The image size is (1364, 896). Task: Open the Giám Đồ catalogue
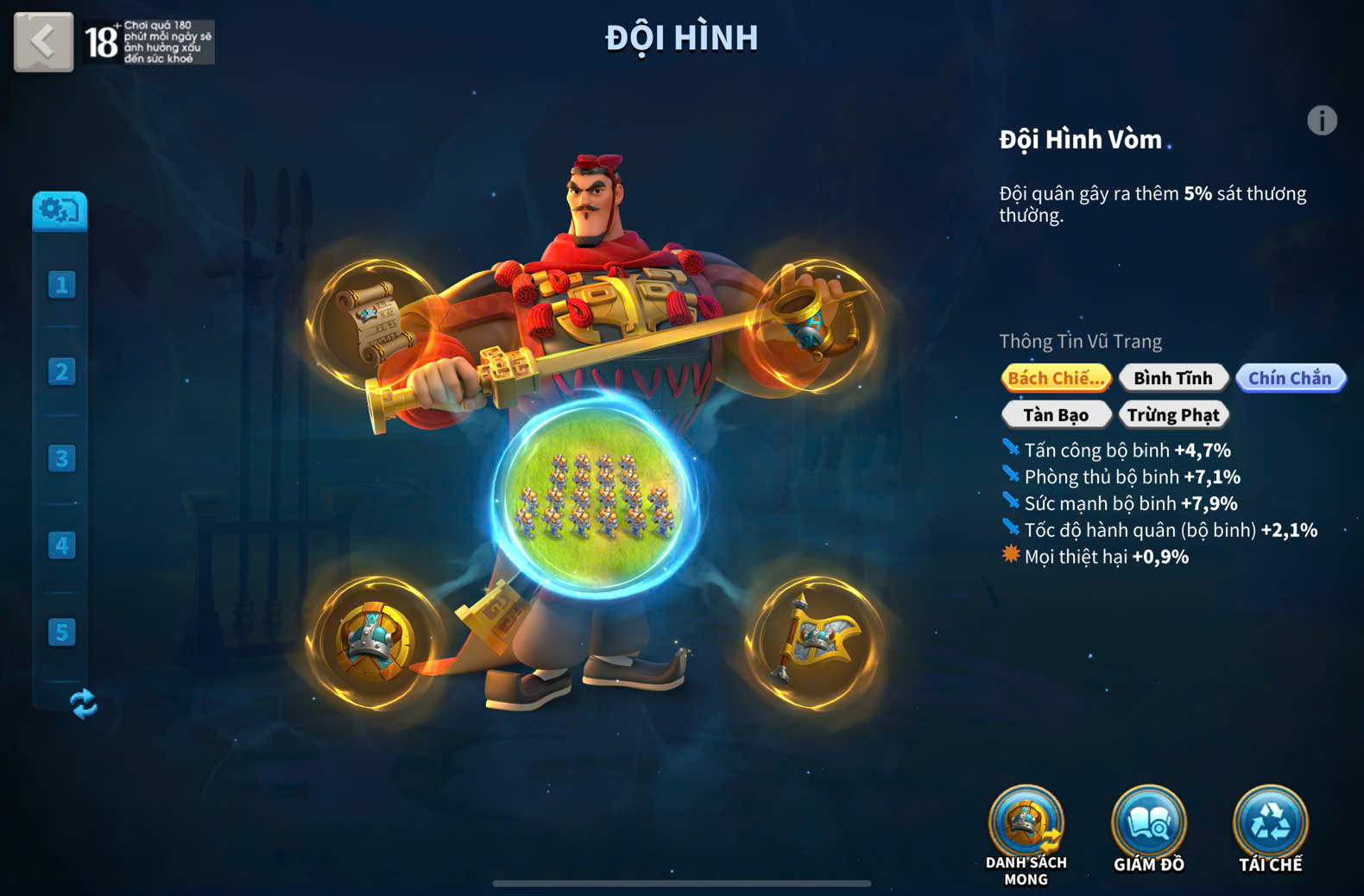[x=1148, y=825]
